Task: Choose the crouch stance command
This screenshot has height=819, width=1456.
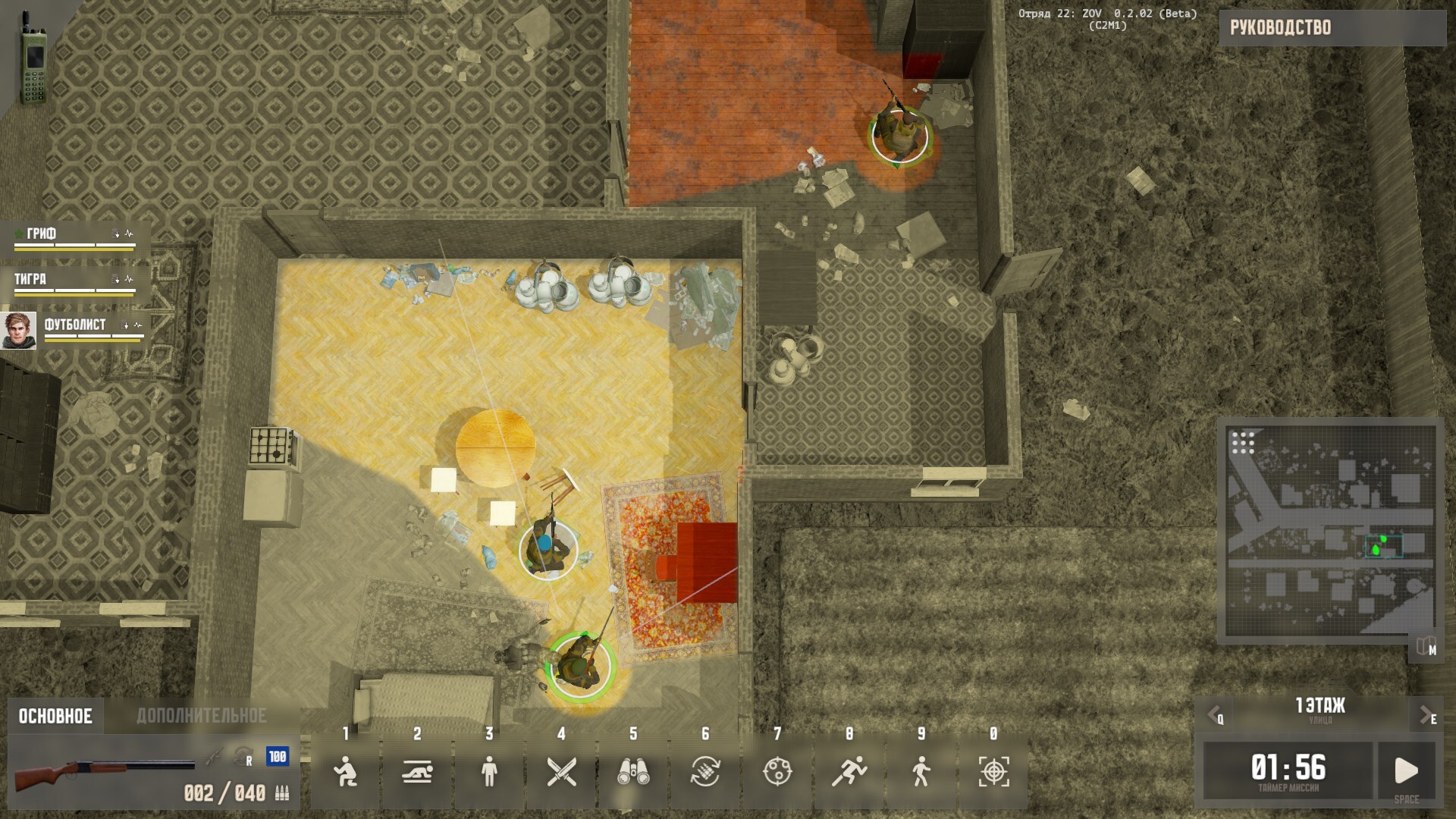Action: [345, 772]
